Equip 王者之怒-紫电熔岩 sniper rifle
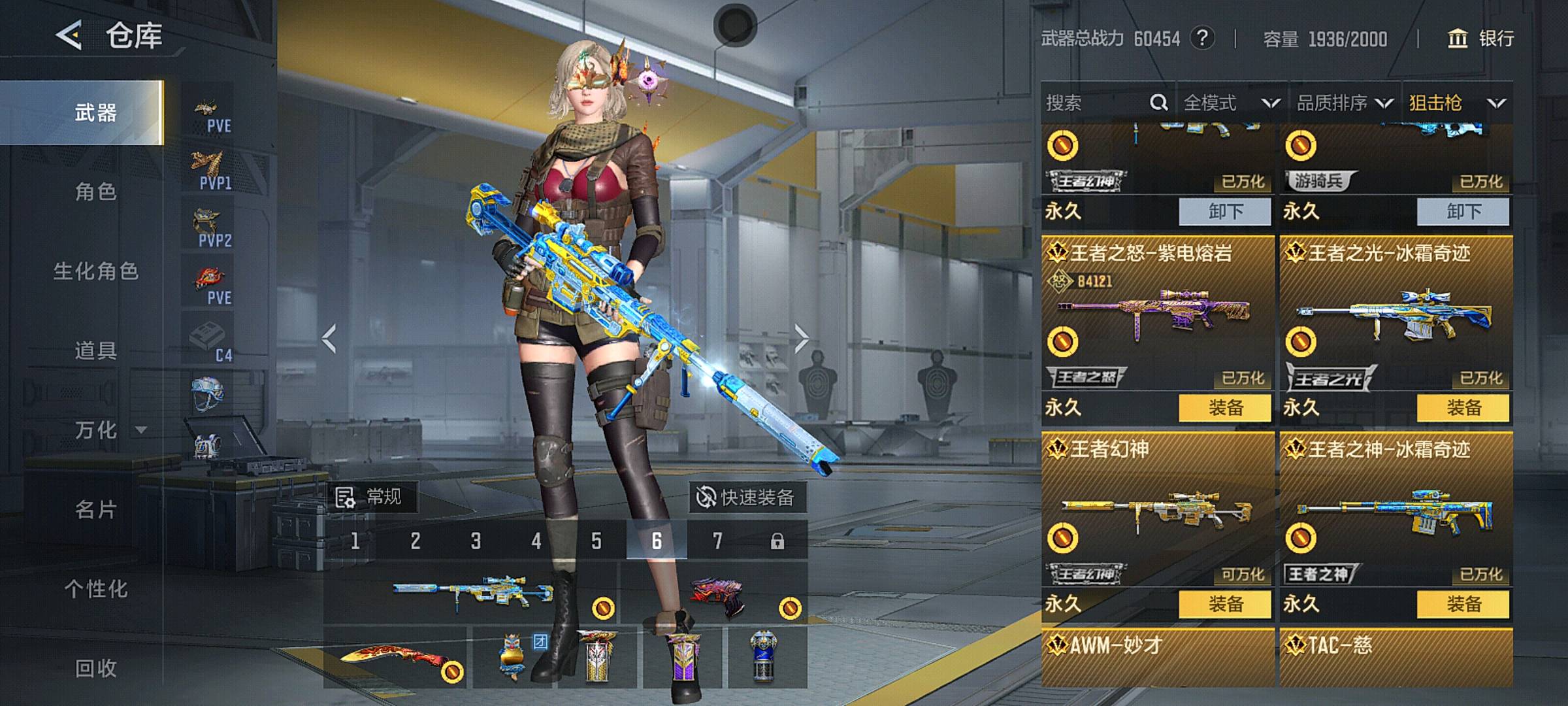The height and width of the screenshot is (706, 1568). (1225, 408)
